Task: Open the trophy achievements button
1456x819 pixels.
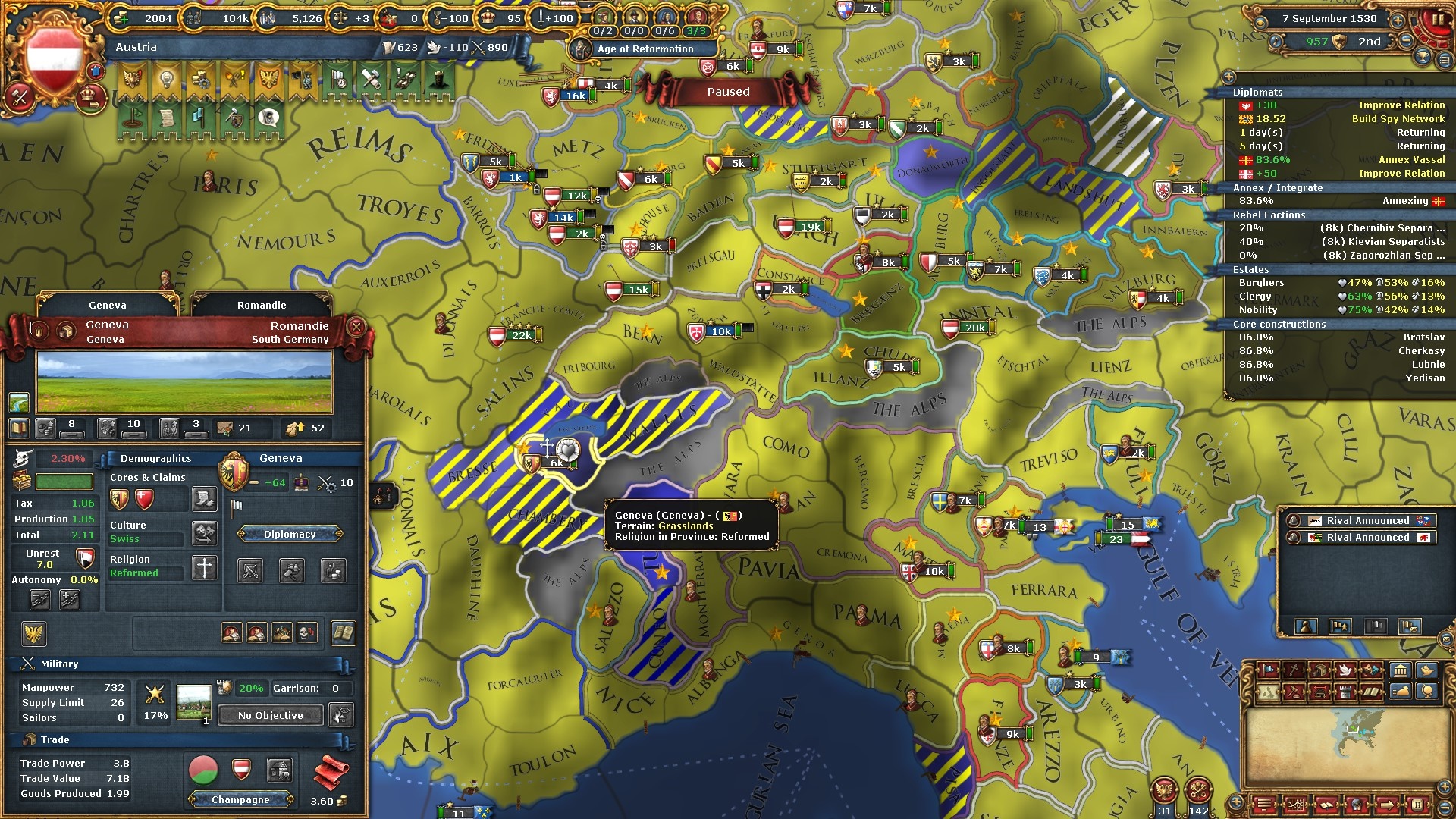Action: [x=1423, y=57]
